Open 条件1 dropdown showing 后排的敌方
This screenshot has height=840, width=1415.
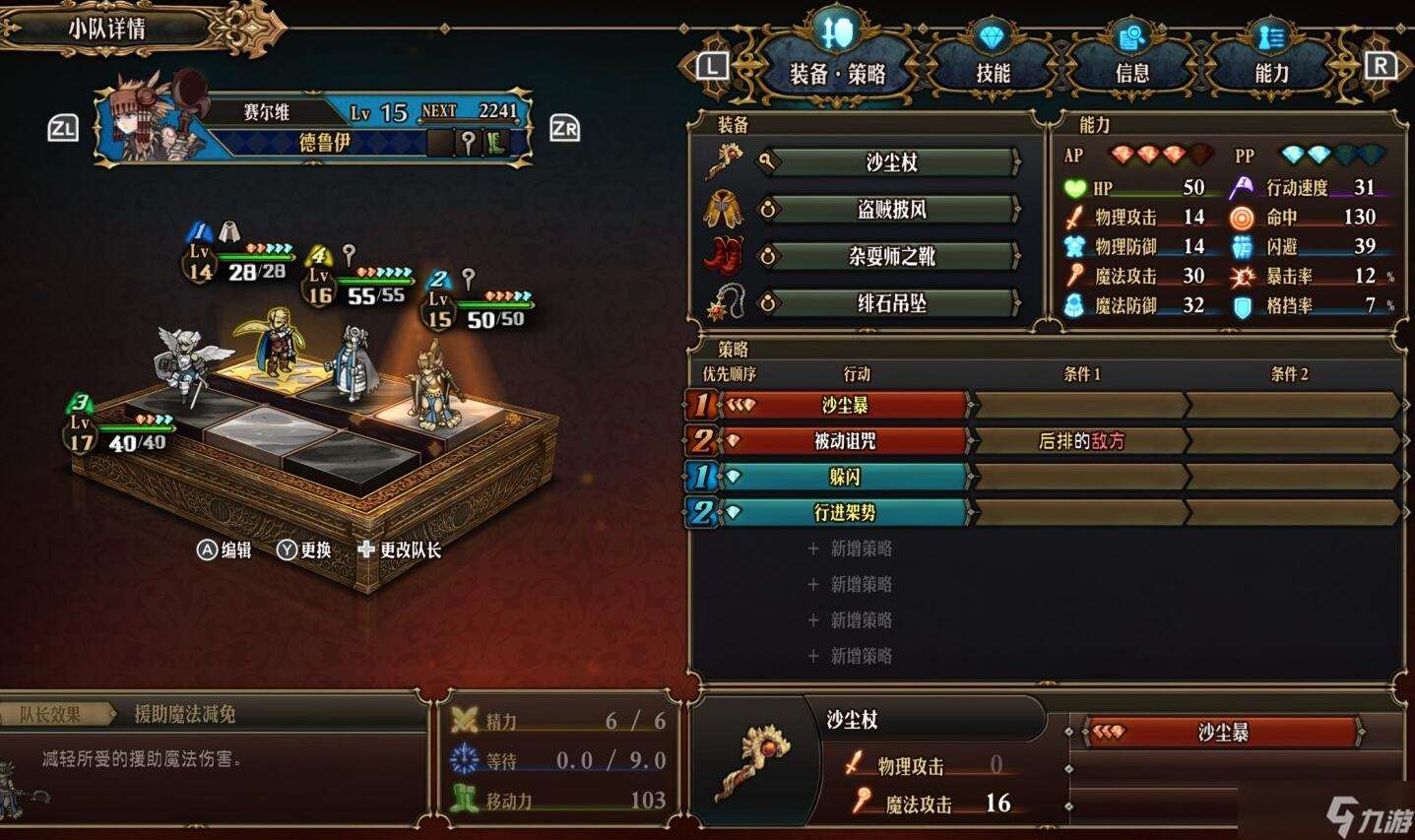coord(1080,441)
